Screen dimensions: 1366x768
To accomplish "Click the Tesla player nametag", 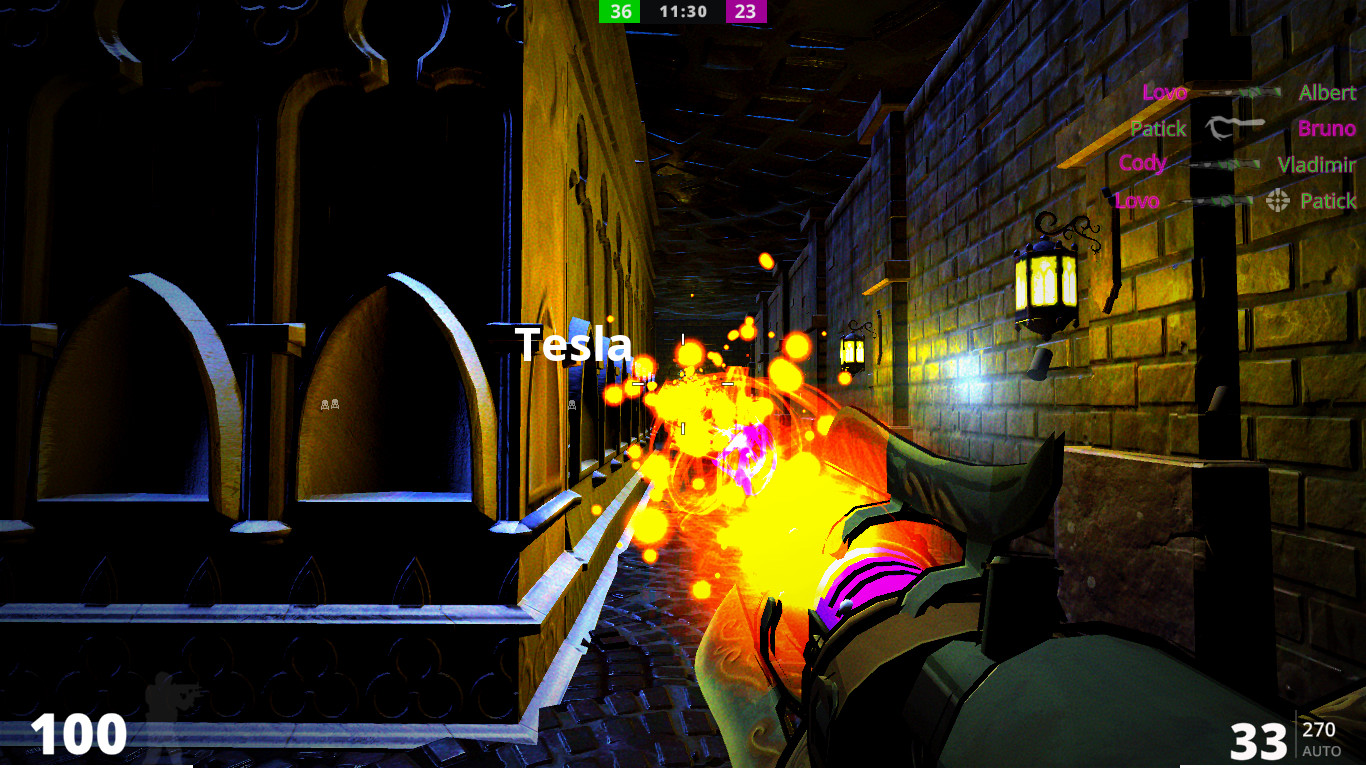I will coord(572,344).
